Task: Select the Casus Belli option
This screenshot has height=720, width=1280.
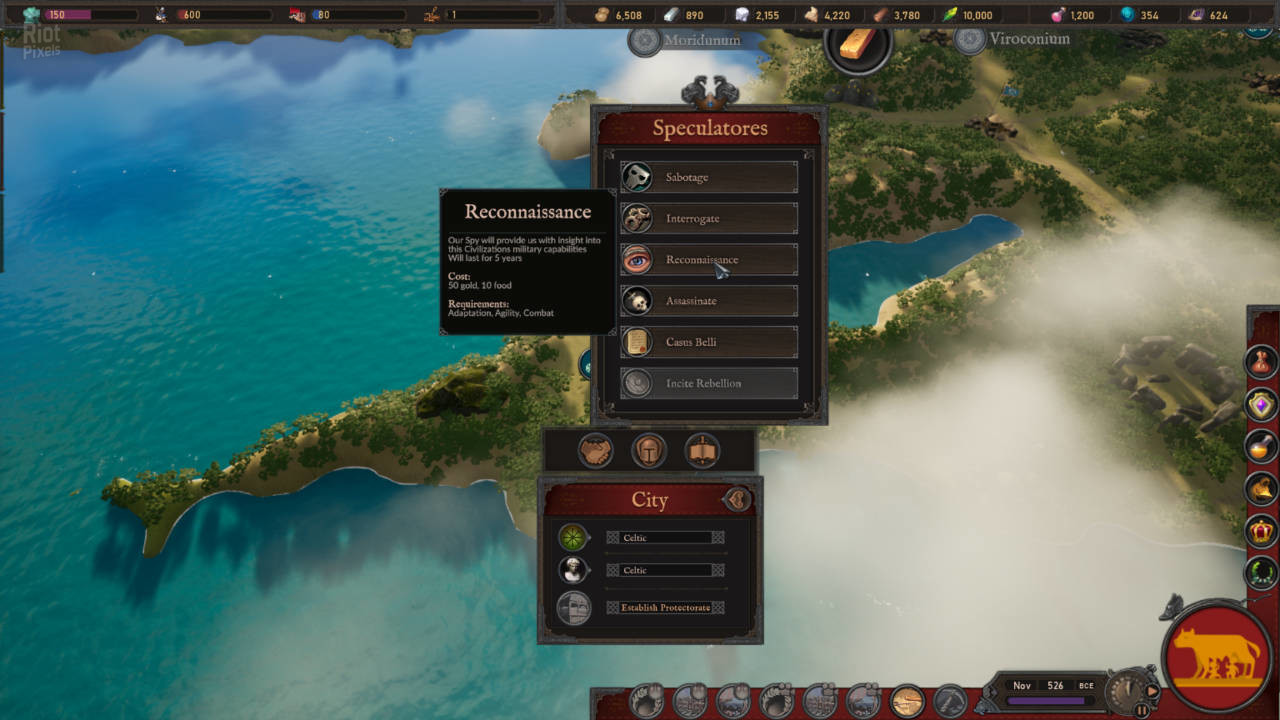Action: [709, 342]
